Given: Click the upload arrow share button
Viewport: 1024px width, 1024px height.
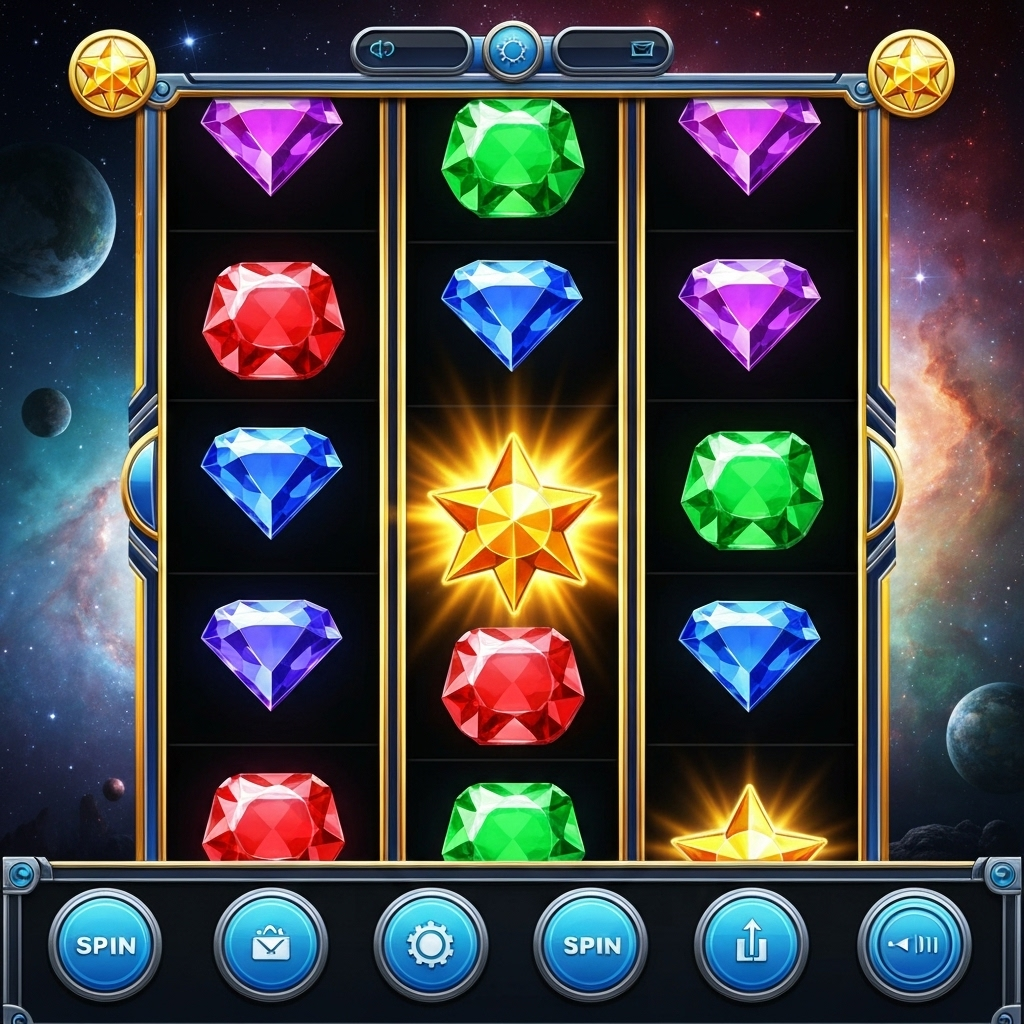Looking at the screenshot, I should point(751,944).
